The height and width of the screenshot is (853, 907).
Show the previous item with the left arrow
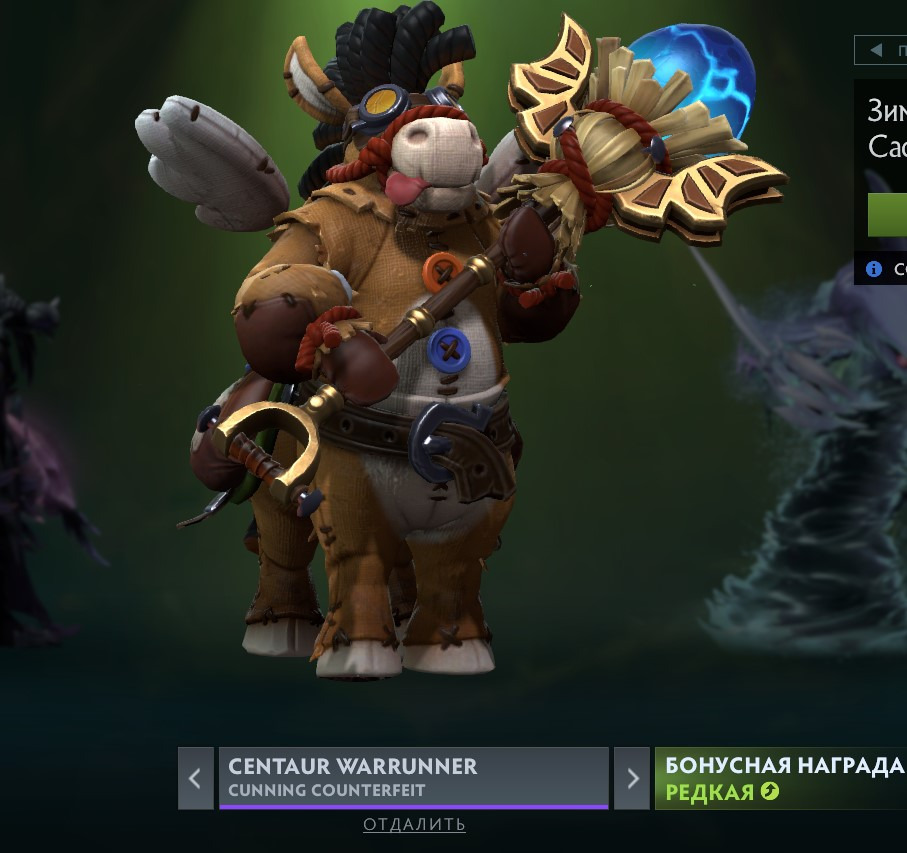point(195,778)
